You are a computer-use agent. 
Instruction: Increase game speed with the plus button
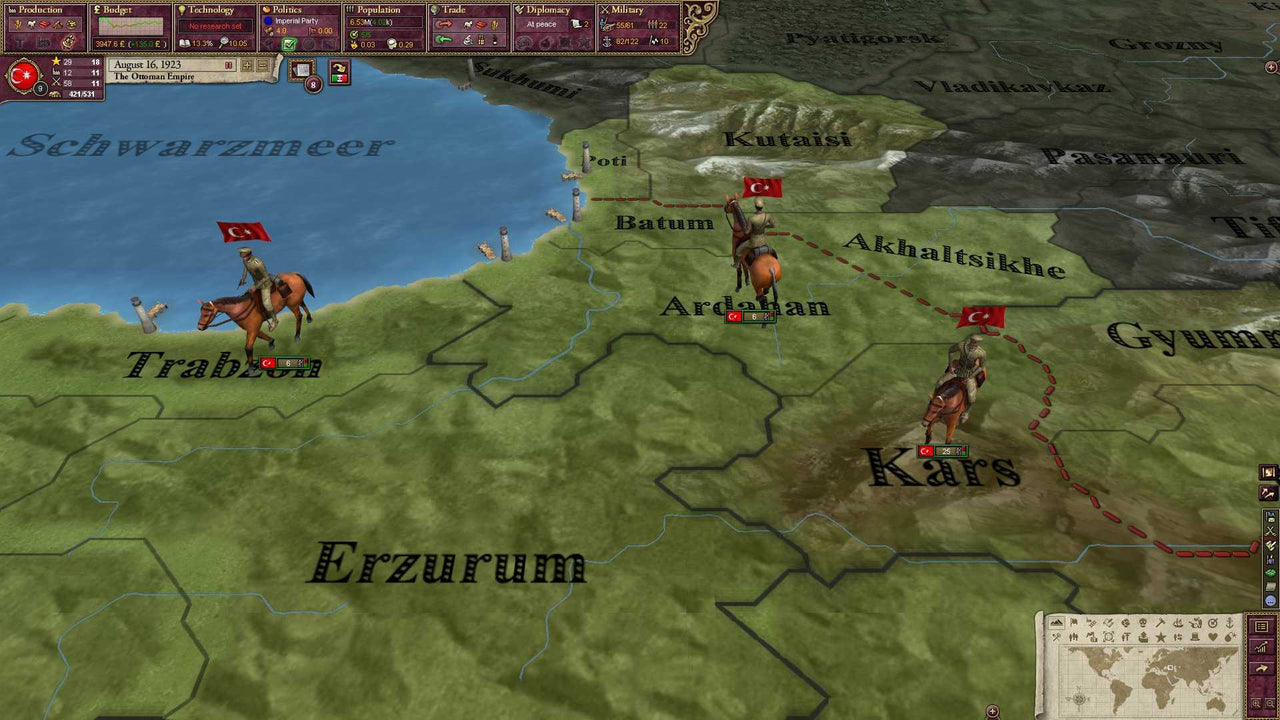(x=247, y=65)
